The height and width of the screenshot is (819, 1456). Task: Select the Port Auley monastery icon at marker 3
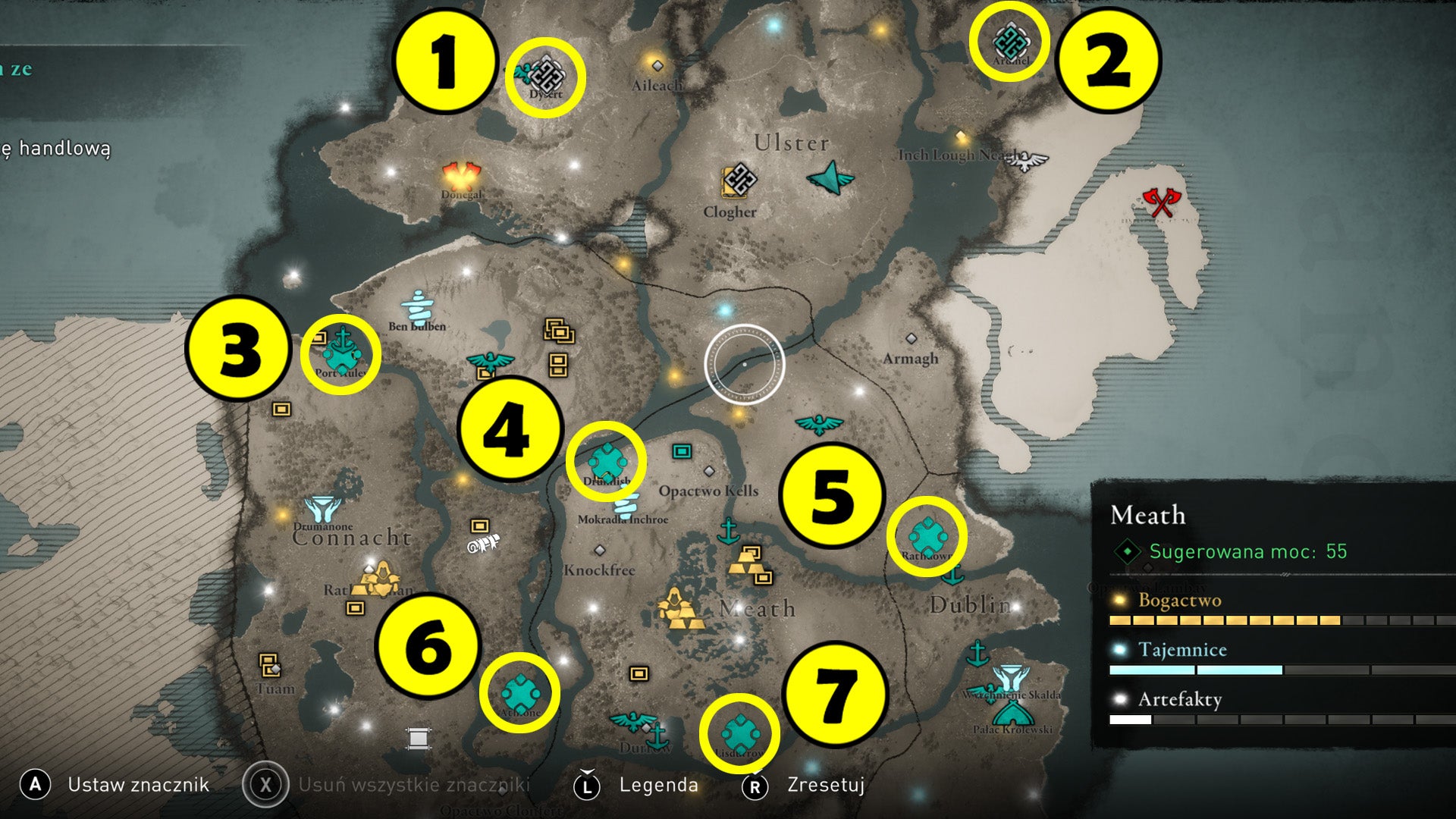(x=343, y=350)
